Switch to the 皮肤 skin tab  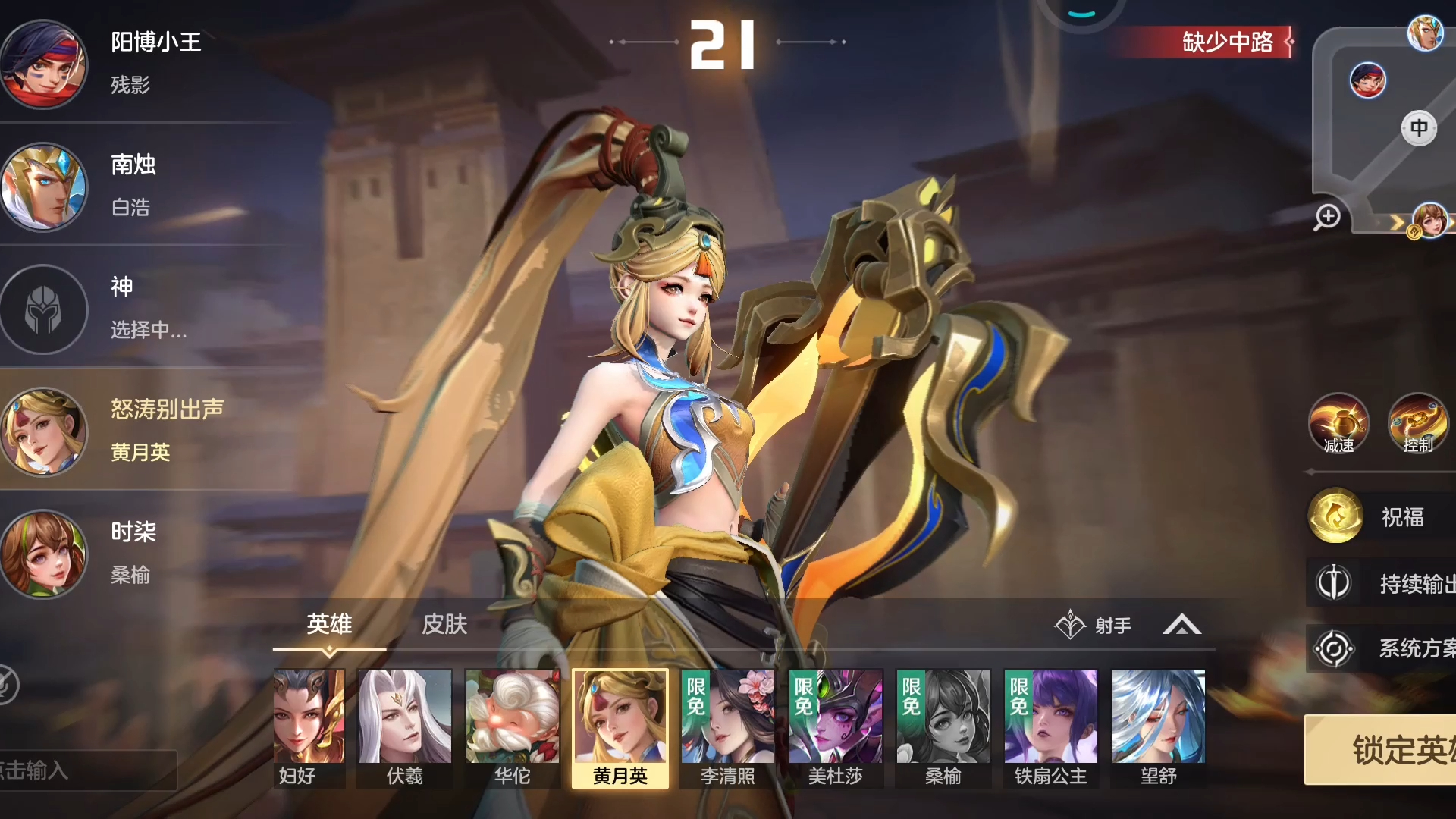[x=444, y=624]
